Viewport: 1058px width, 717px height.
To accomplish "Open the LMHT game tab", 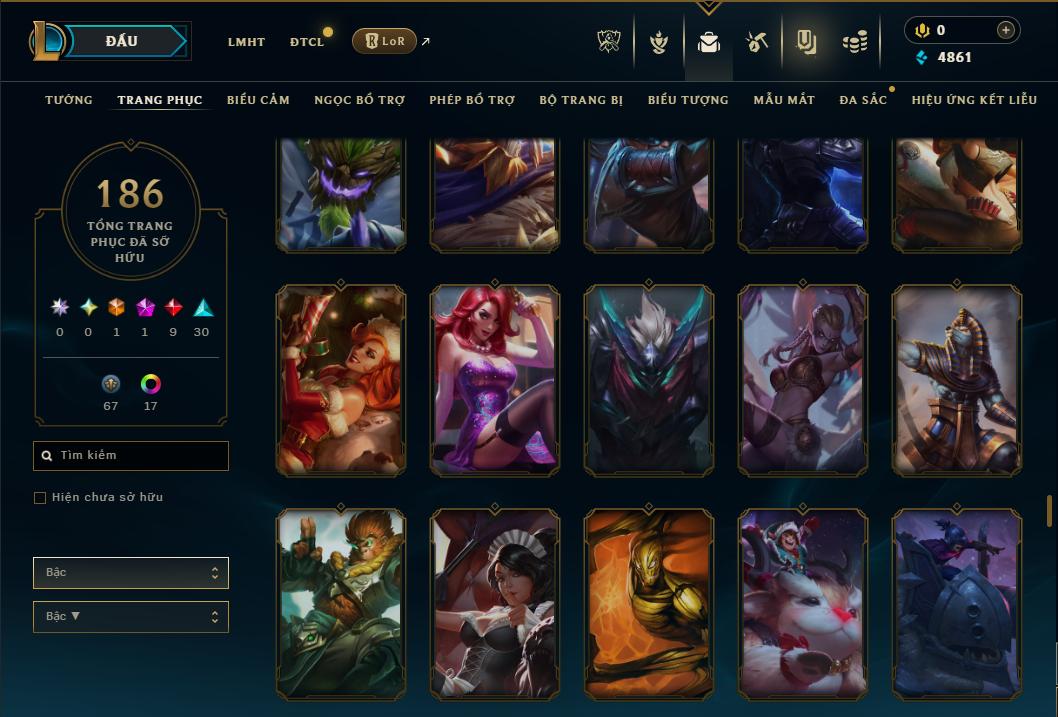I will coord(246,42).
